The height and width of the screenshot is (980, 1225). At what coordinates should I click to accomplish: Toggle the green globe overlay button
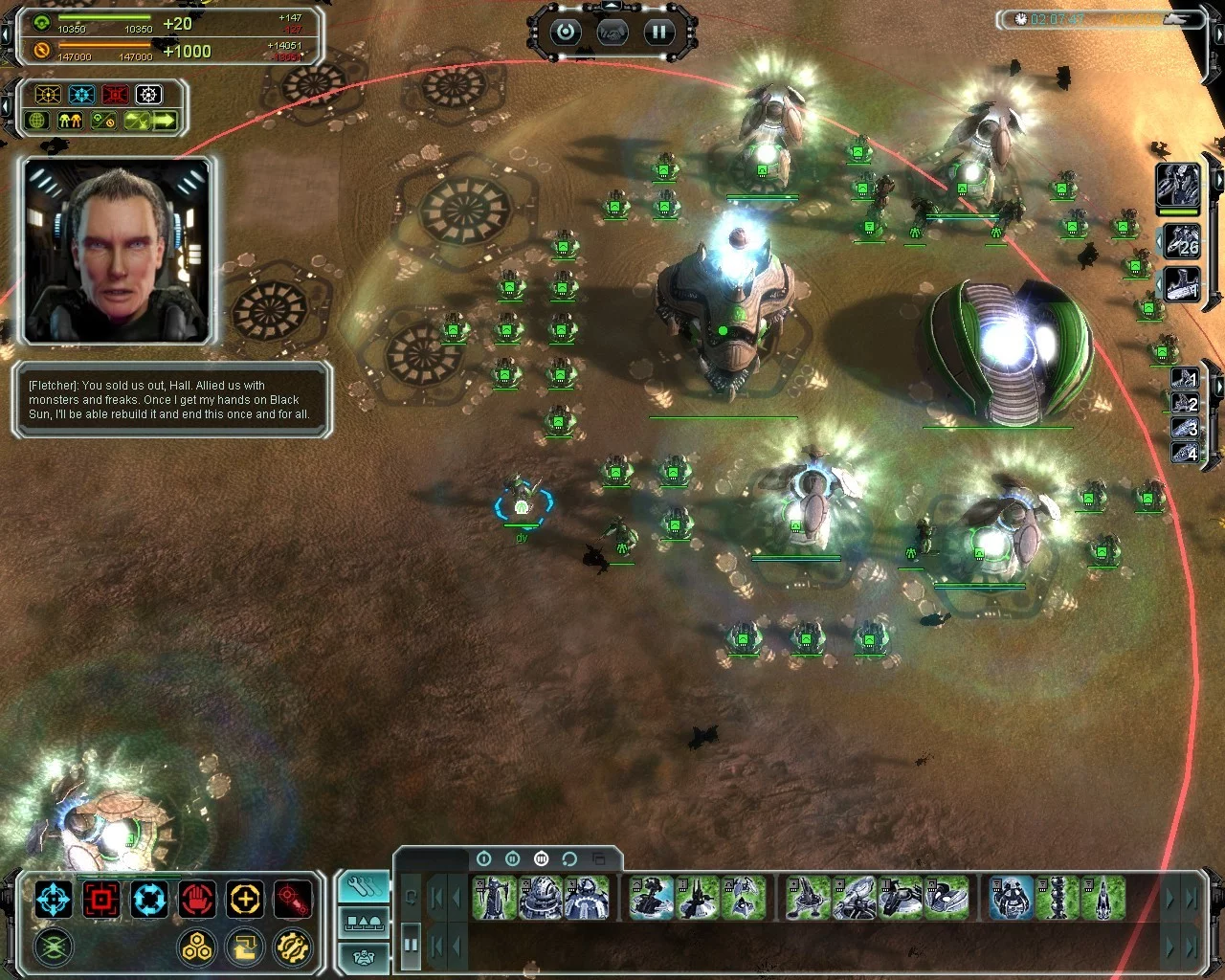(38, 121)
